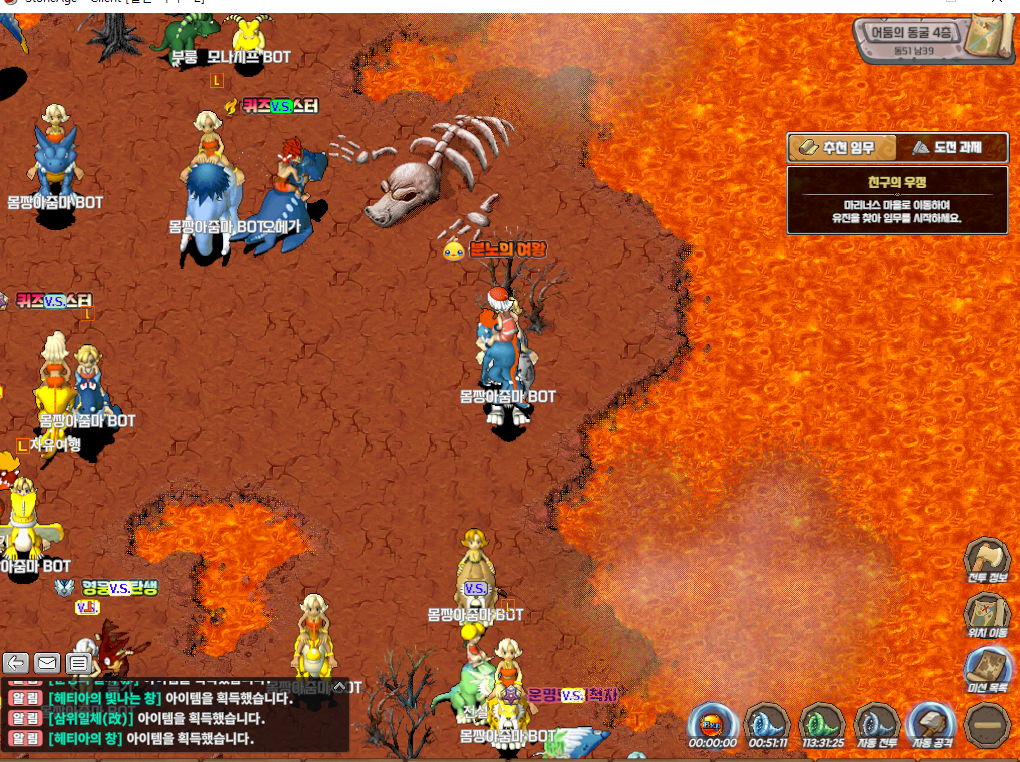Select the blue horn buff with 00:51:11 timer
The image size is (1020, 762).
(767, 724)
